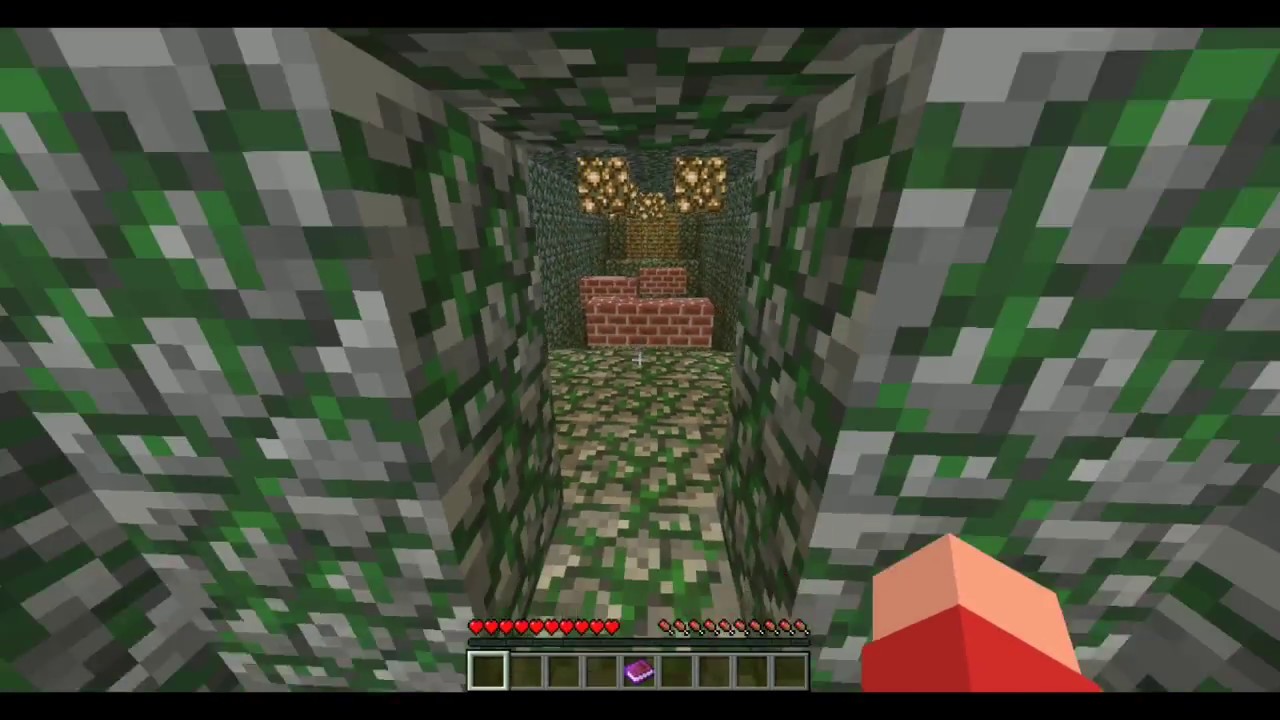The height and width of the screenshot is (720, 1280).
Task: Select the enchanted book in the hotbar
Action: click(640, 670)
